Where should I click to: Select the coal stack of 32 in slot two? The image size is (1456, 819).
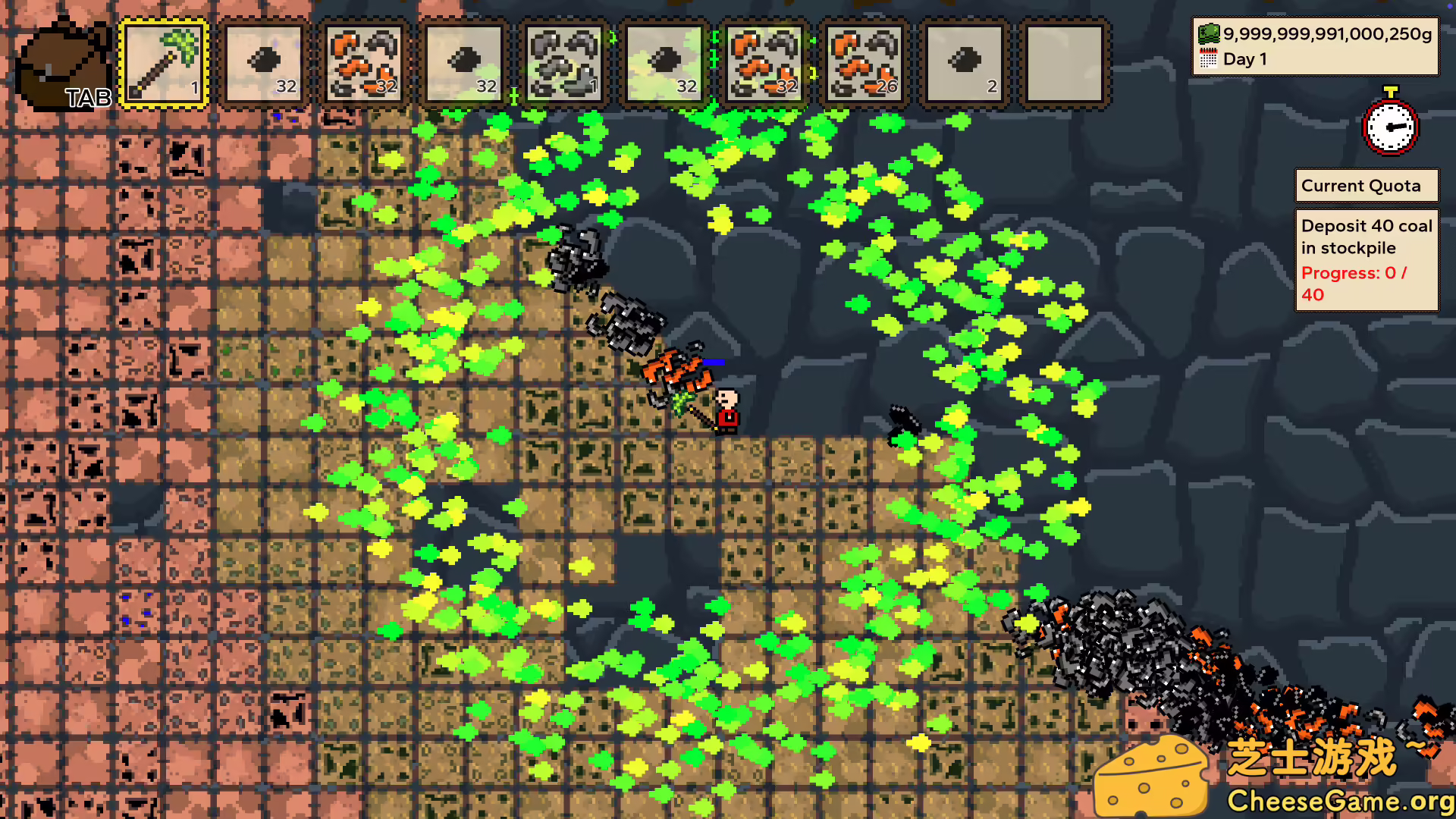pos(264,62)
